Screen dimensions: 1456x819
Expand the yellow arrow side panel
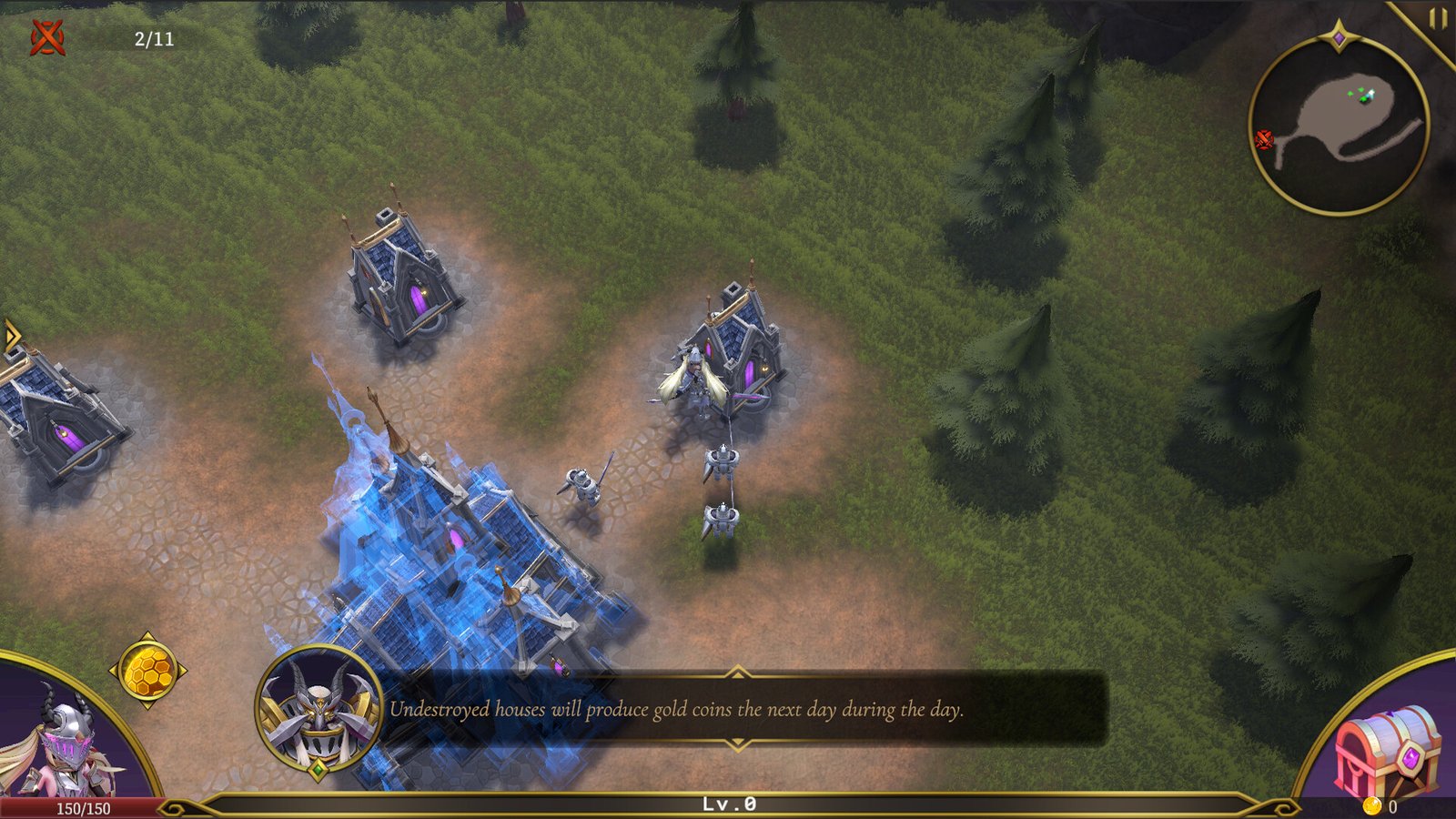pos(11,335)
